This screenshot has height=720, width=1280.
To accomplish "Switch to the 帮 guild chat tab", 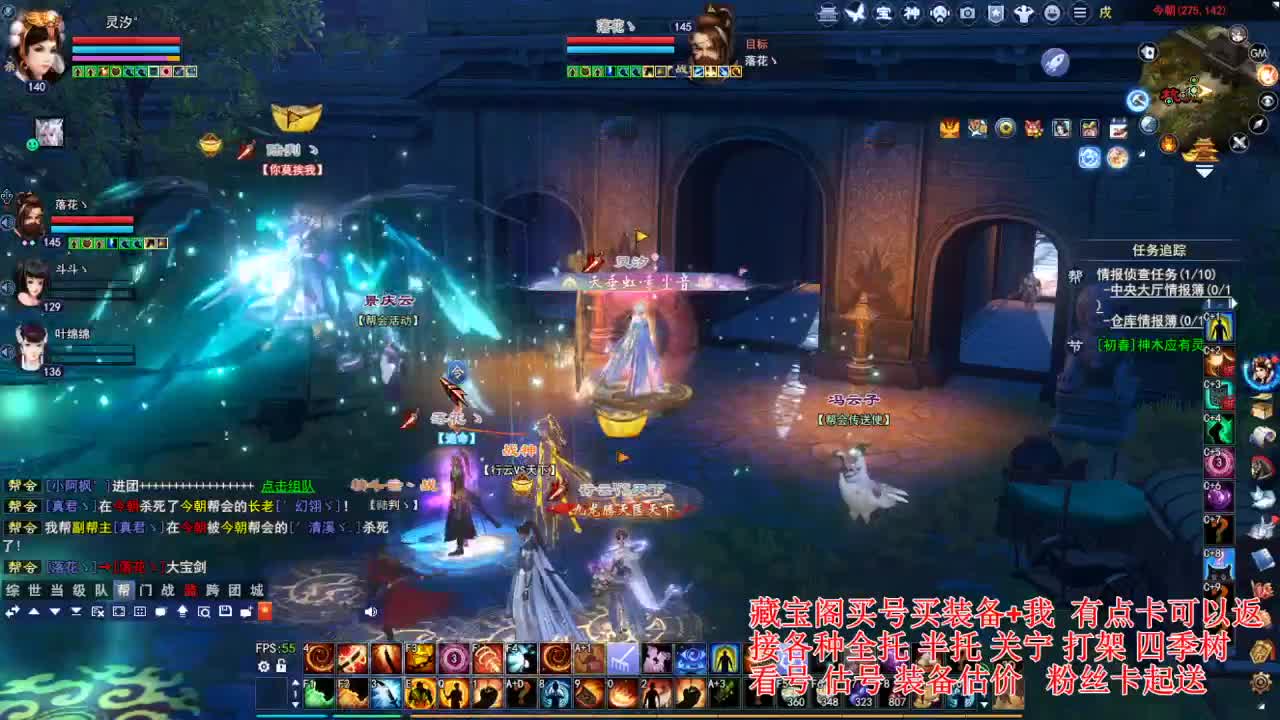I will [123, 592].
